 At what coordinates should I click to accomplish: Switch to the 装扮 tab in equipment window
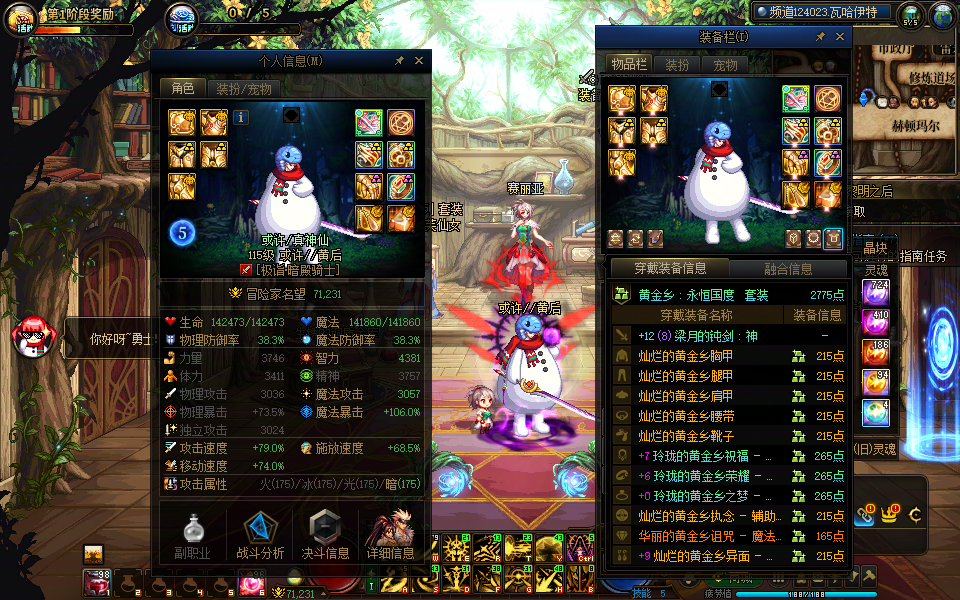(x=677, y=65)
